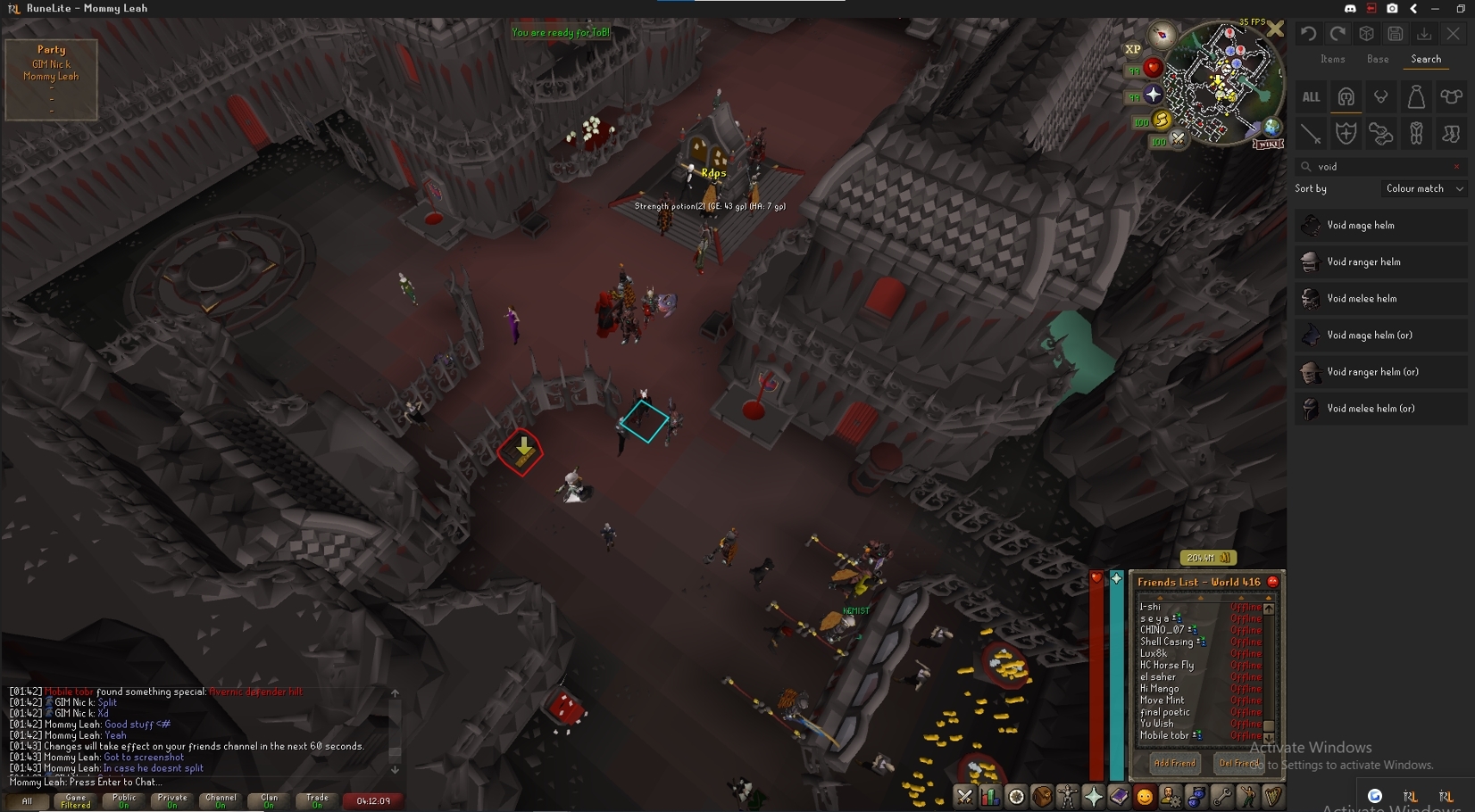Select the Clan chat filter button
The height and width of the screenshot is (812, 1475).
click(x=269, y=801)
